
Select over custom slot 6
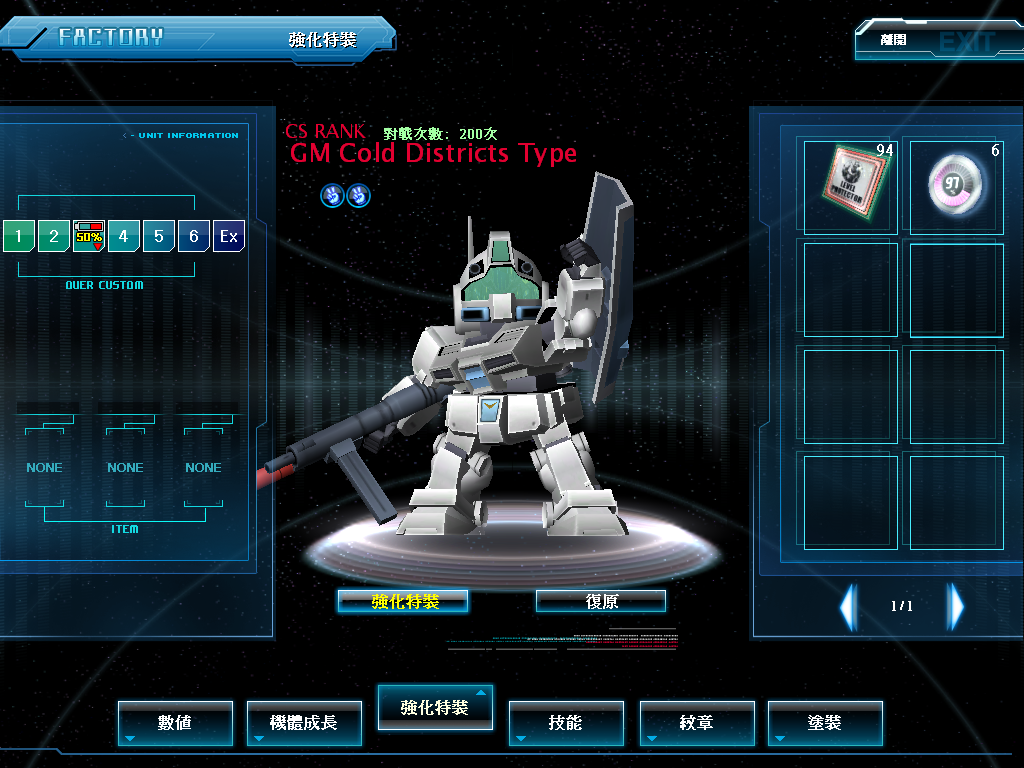pyautogui.click(x=194, y=237)
